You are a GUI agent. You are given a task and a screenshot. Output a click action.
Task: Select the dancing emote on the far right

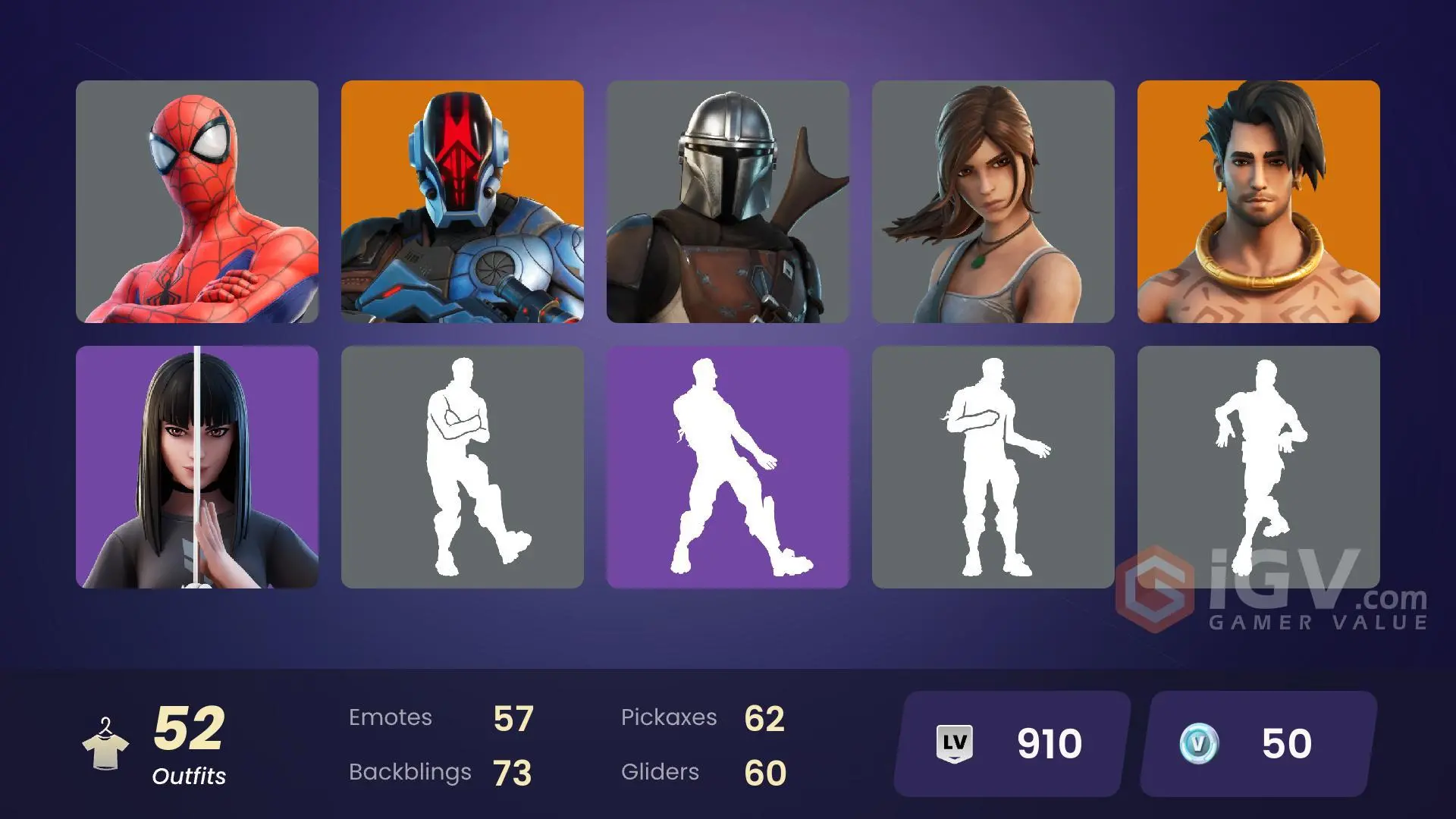point(1259,466)
